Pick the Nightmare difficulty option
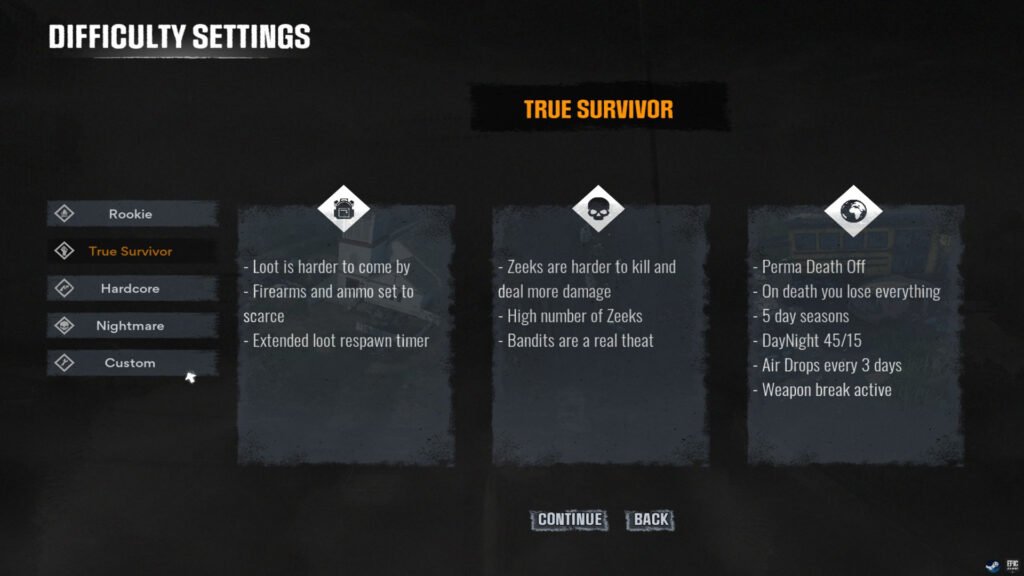 click(x=131, y=326)
